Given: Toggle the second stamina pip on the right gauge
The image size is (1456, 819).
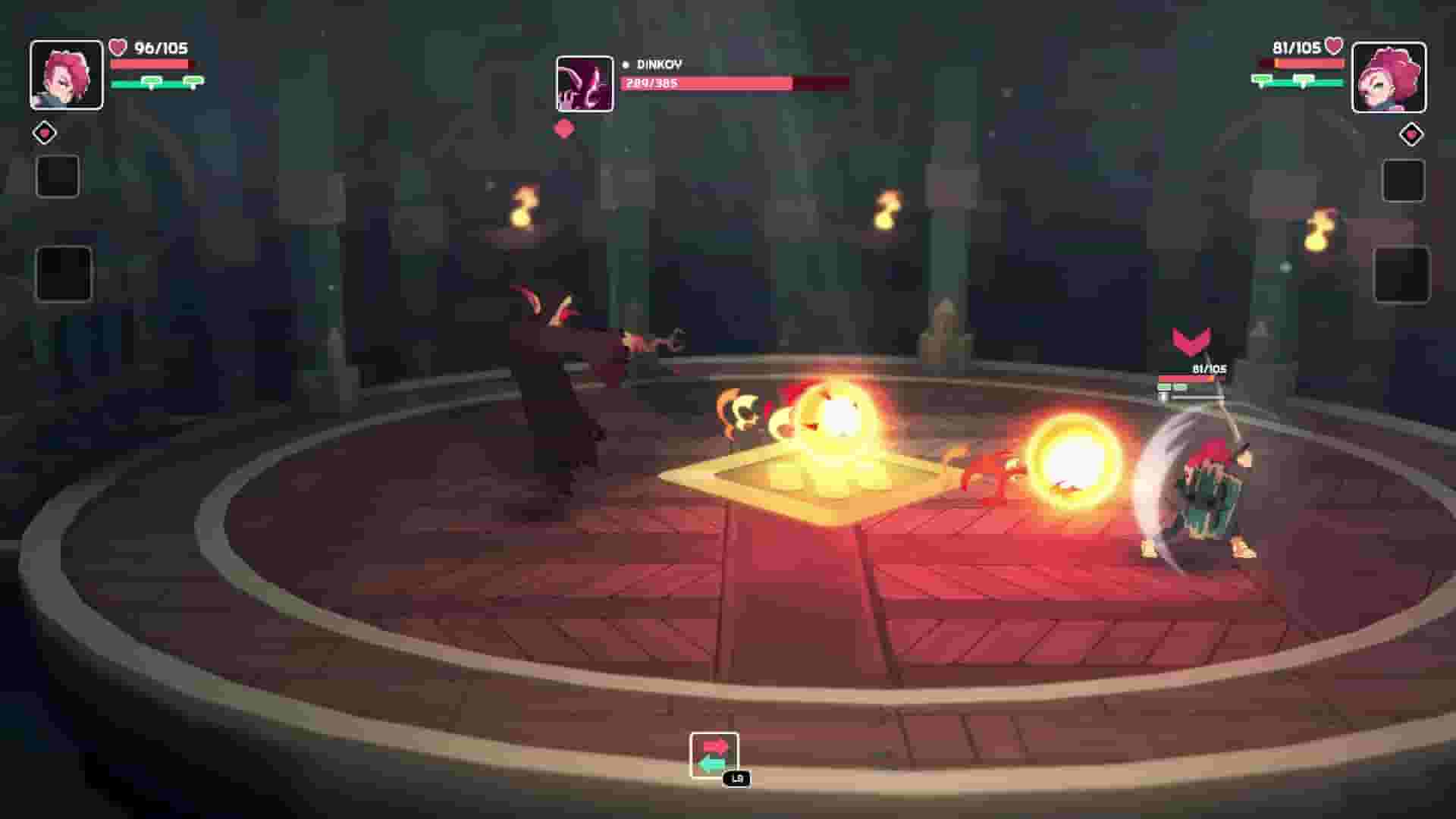Looking at the screenshot, I should (x=1304, y=78).
